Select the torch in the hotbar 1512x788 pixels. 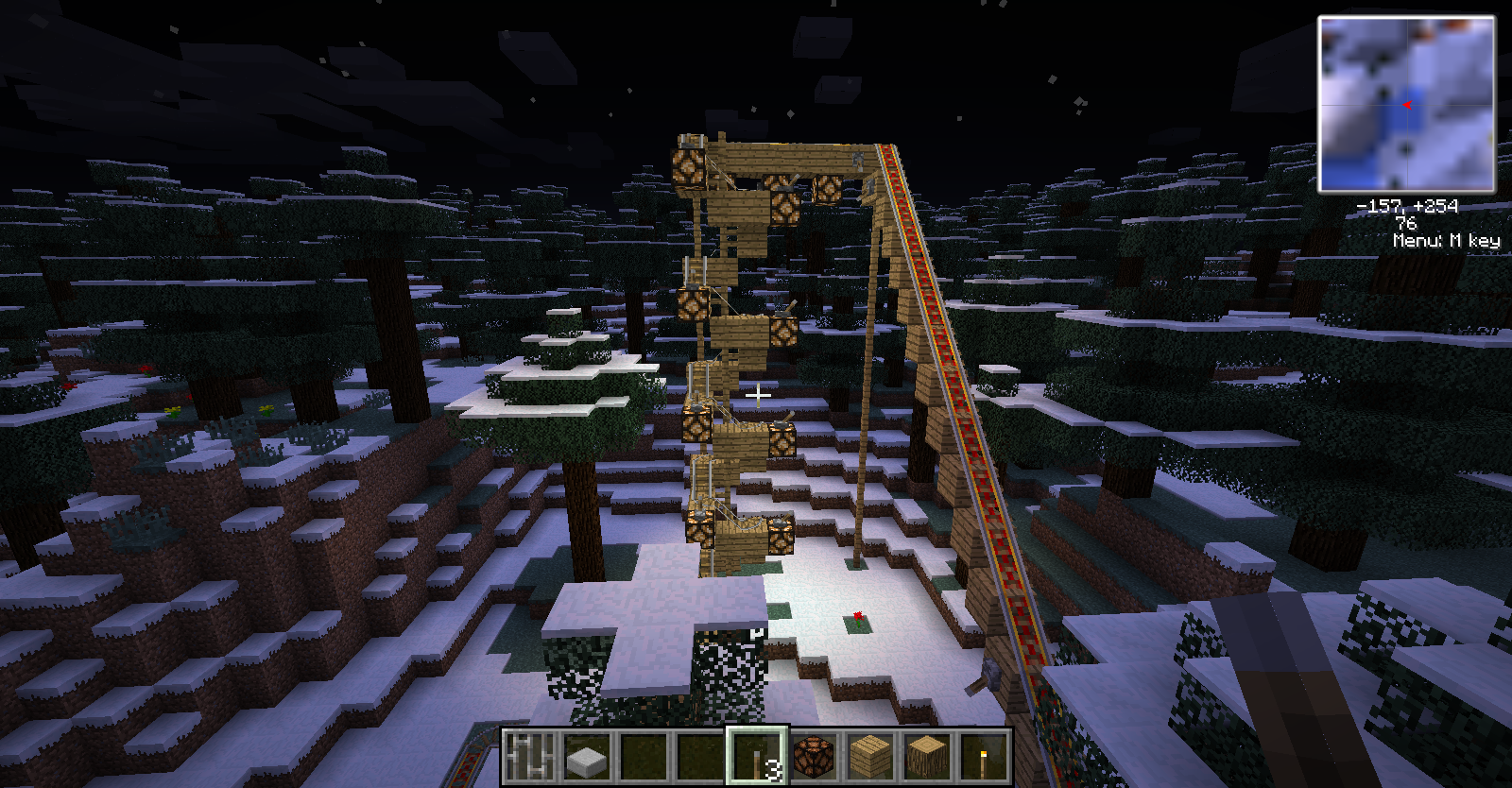984,757
